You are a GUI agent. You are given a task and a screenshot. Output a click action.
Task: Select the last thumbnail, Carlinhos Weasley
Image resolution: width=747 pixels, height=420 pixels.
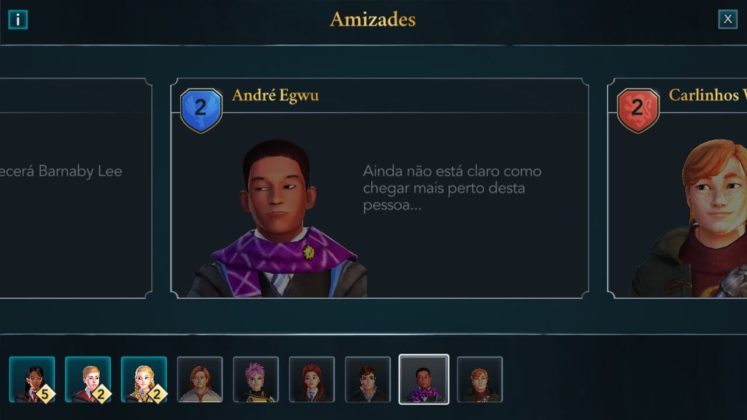(x=480, y=380)
